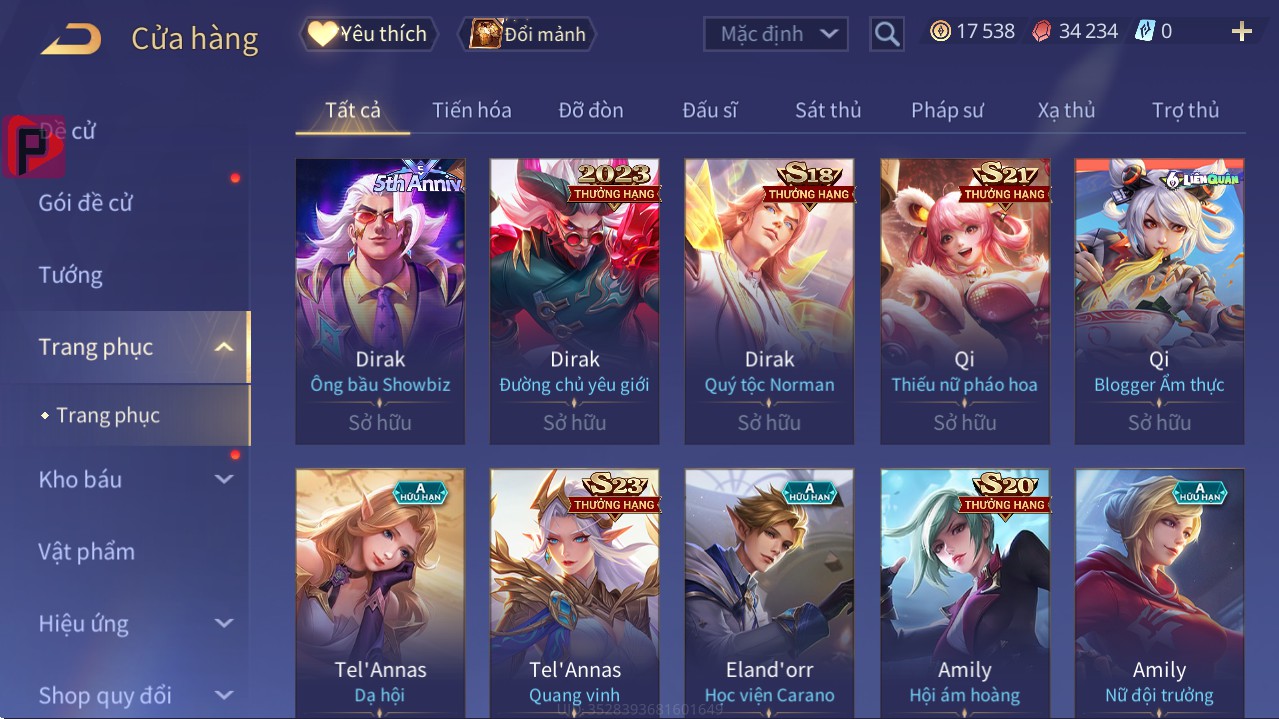Click the magnifying glass search button
This screenshot has height=719, width=1279.
pyautogui.click(x=886, y=34)
